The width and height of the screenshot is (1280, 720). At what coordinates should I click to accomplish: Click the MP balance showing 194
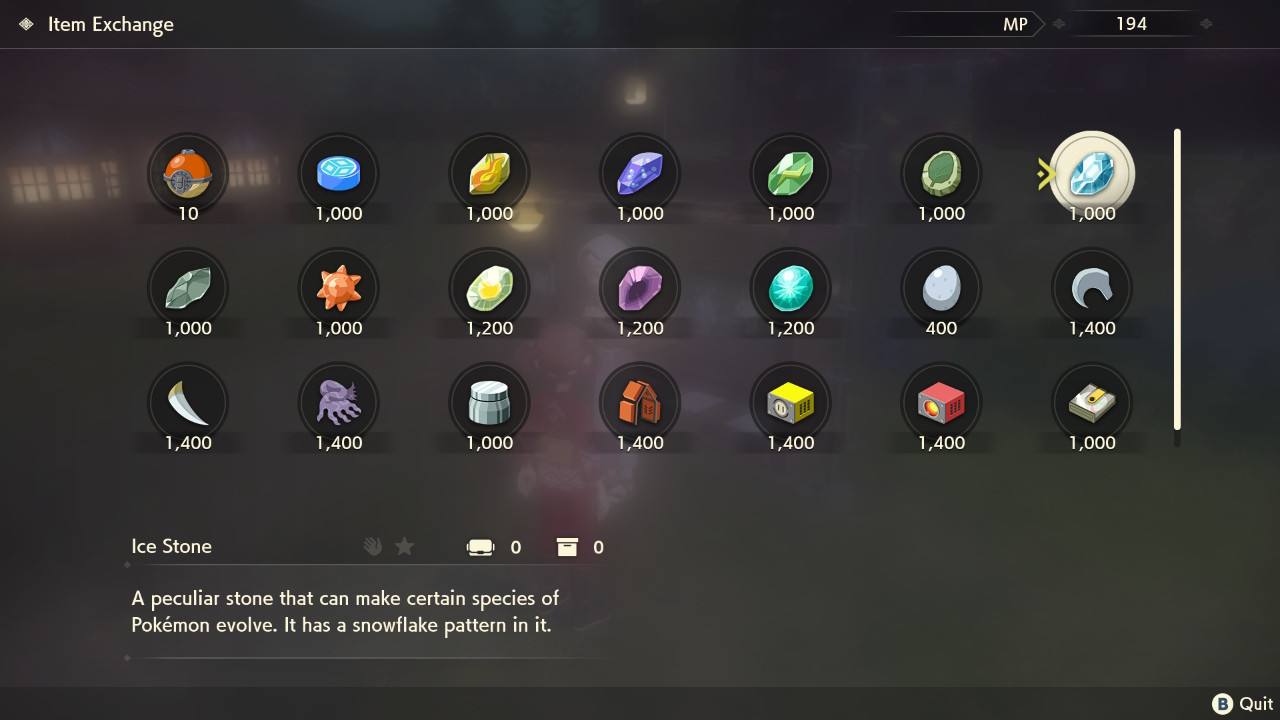pyautogui.click(x=1133, y=23)
